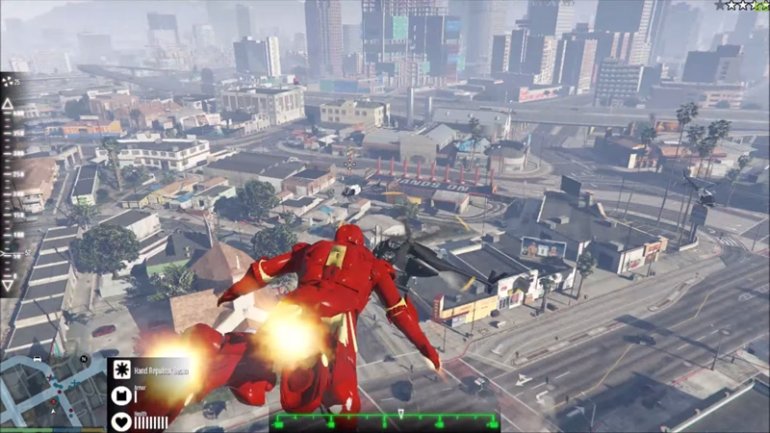The width and height of the screenshot is (770, 433).
Task: Click the wanted level stars
Action: (741, 5)
